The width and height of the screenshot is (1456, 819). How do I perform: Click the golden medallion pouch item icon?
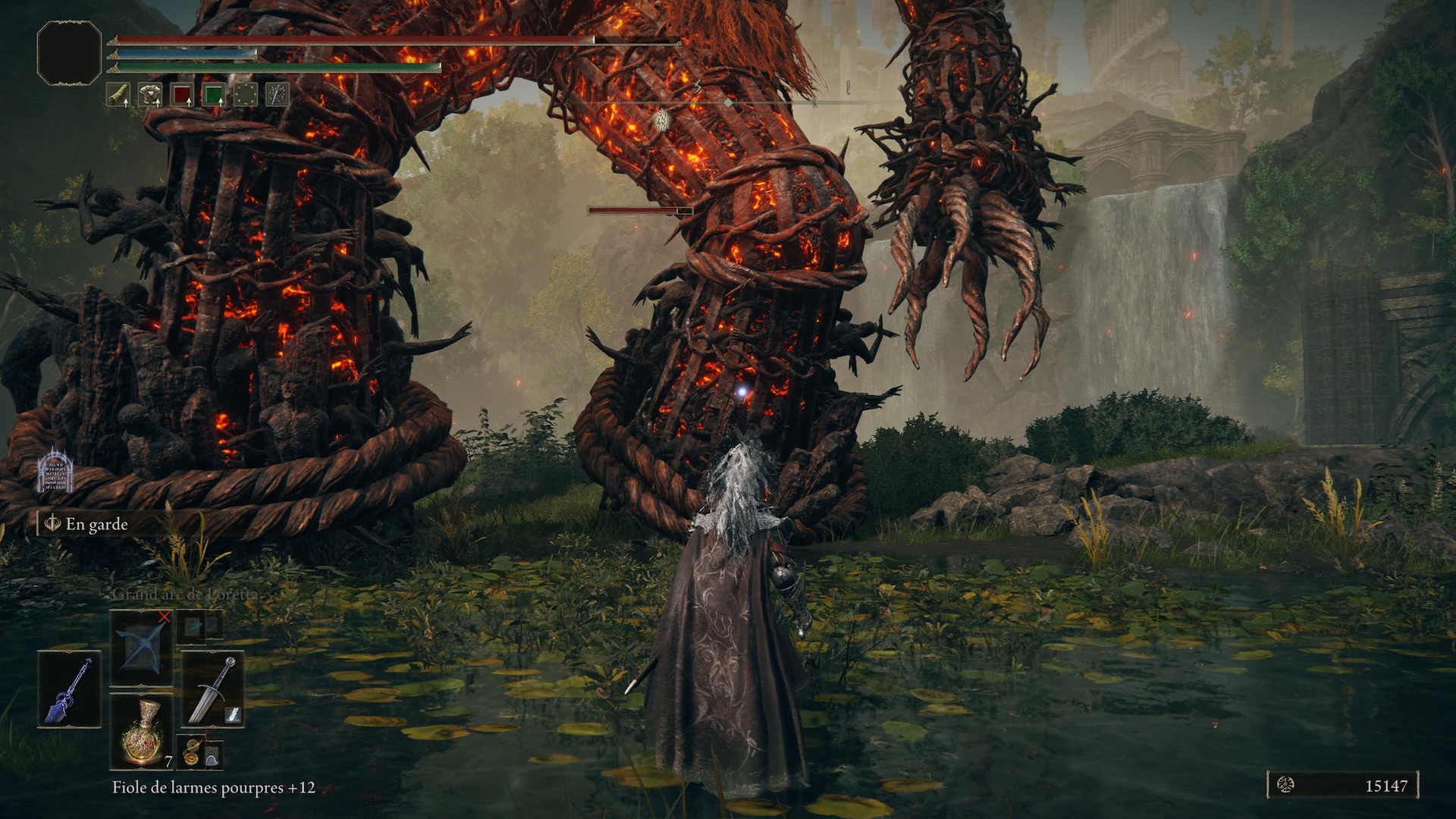(192, 752)
